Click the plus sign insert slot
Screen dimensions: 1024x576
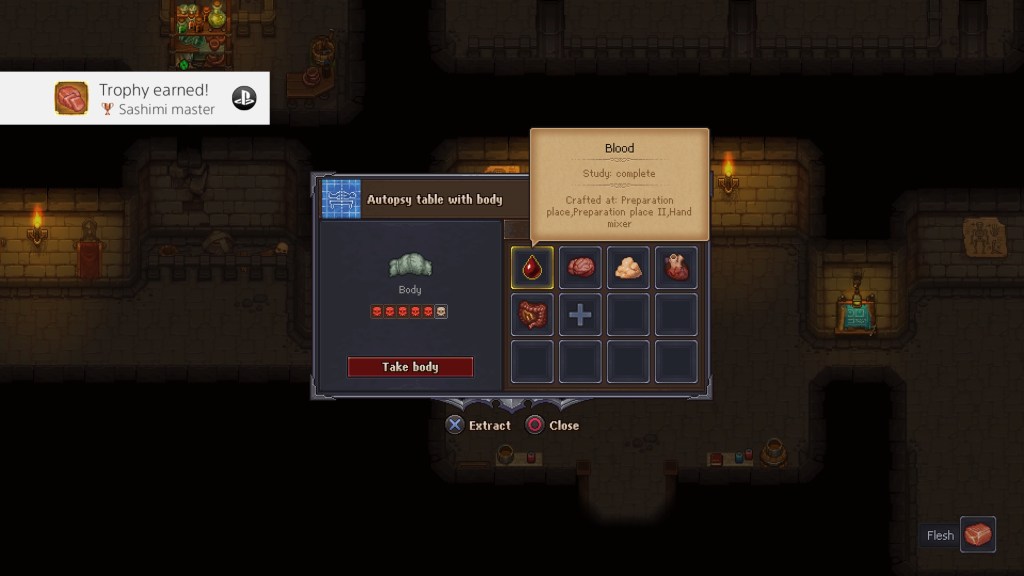pyautogui.click(x=580, y=315)
